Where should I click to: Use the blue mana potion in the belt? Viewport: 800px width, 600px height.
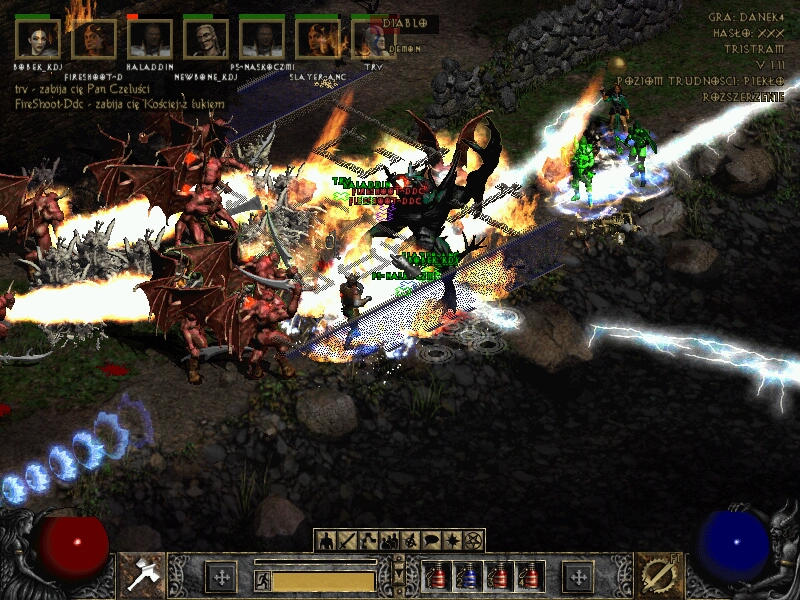(469, 577)
